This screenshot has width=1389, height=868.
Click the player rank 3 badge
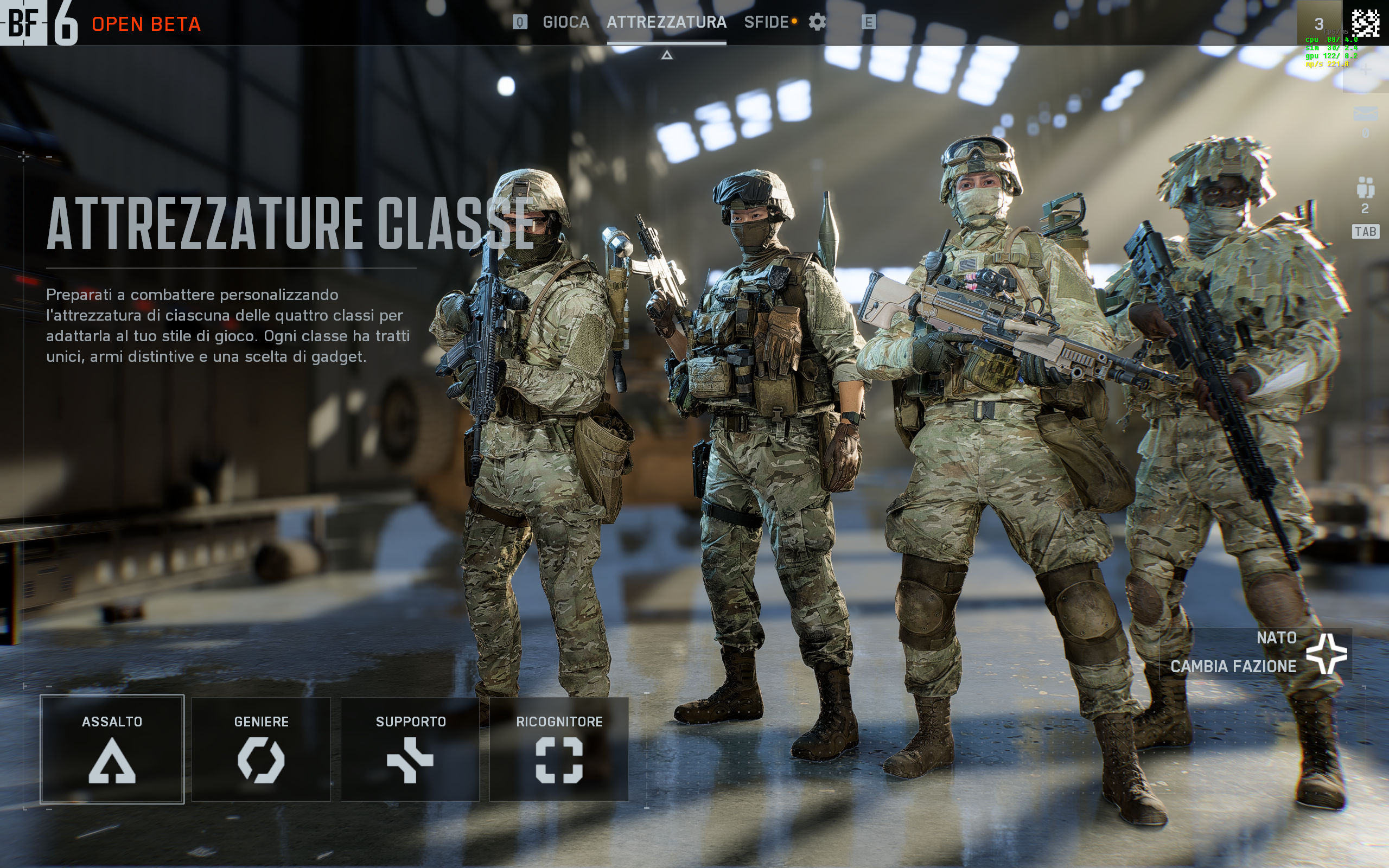point(1320,23)
